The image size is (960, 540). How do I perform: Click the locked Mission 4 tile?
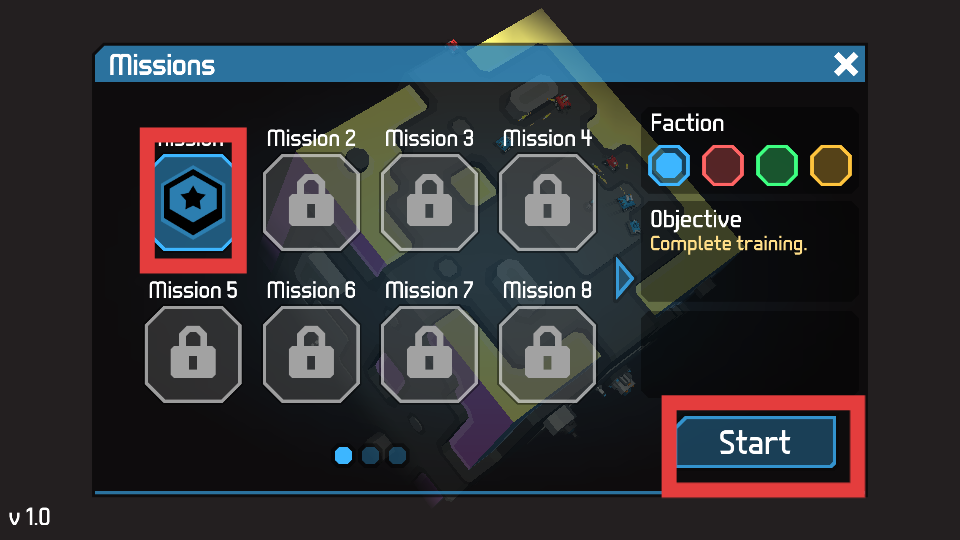point(547,203)
